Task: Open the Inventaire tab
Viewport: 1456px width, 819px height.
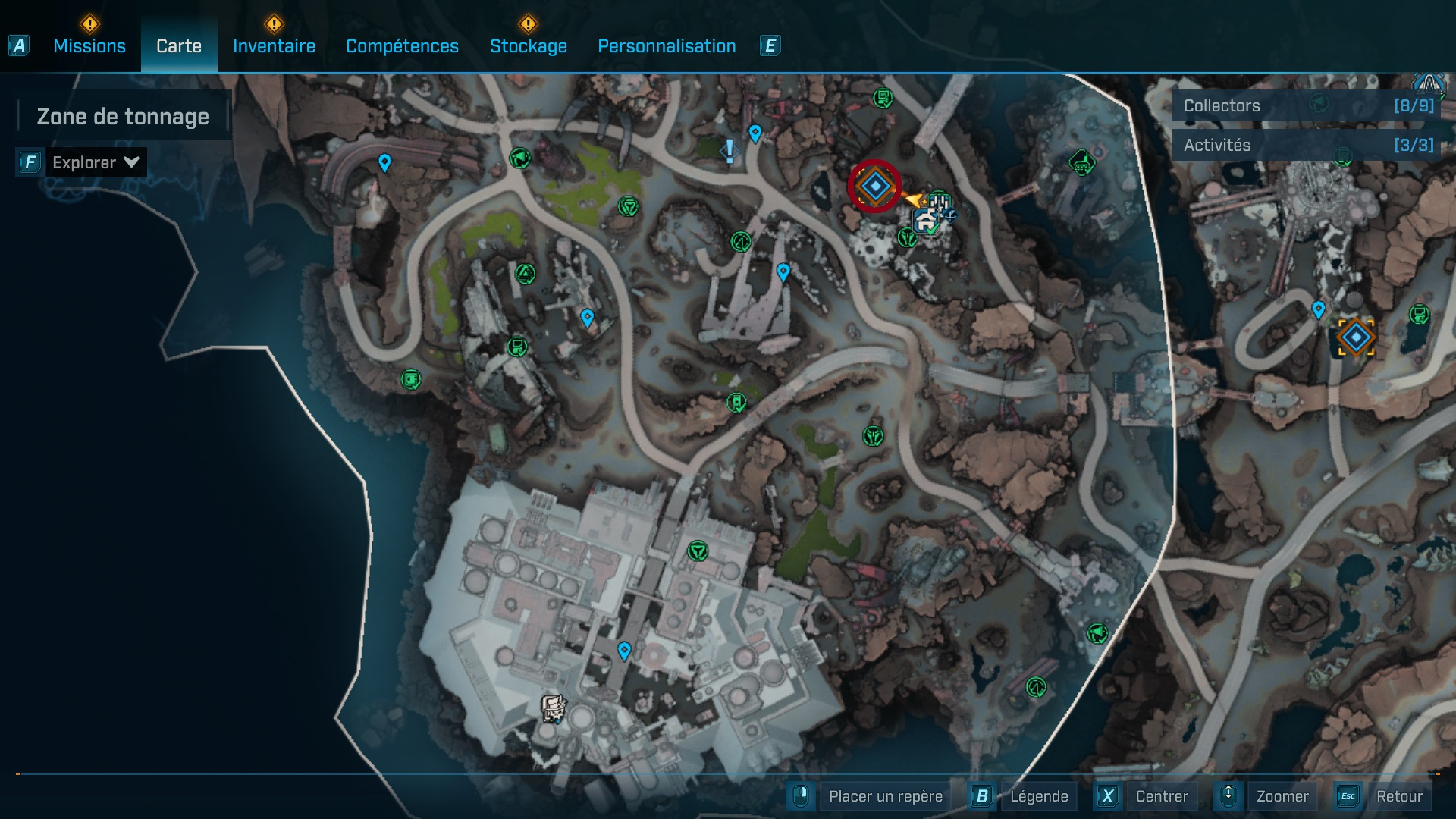Action: (x=274, y=46)
